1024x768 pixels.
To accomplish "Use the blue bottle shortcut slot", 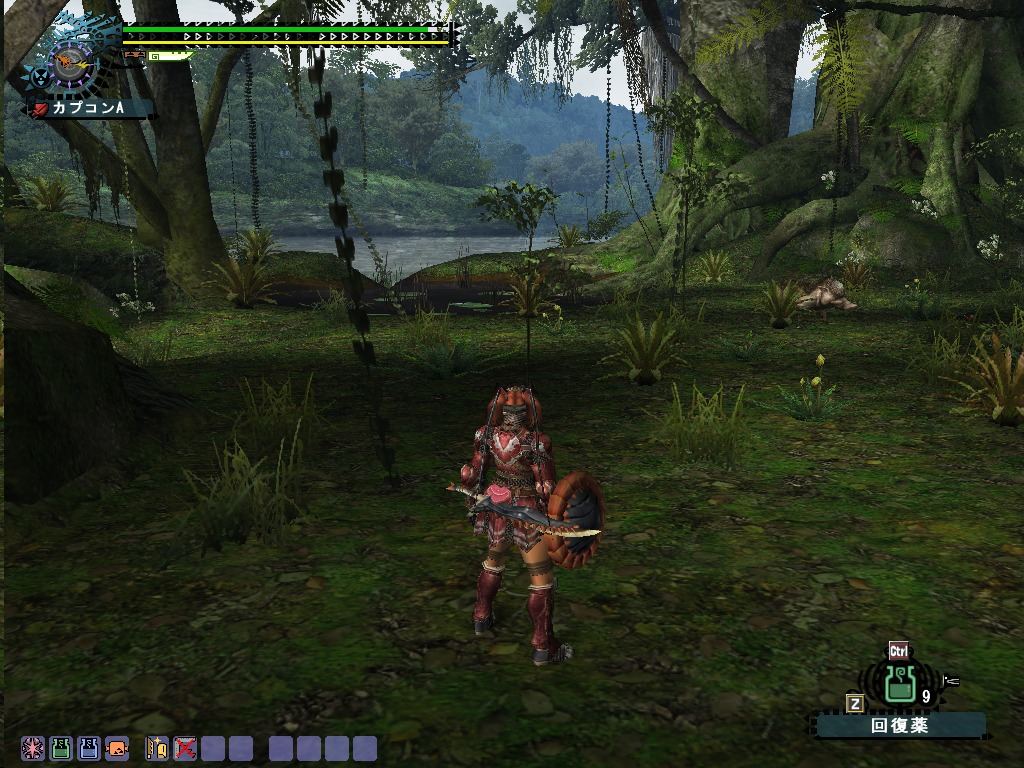I will [x=89, y=748].
